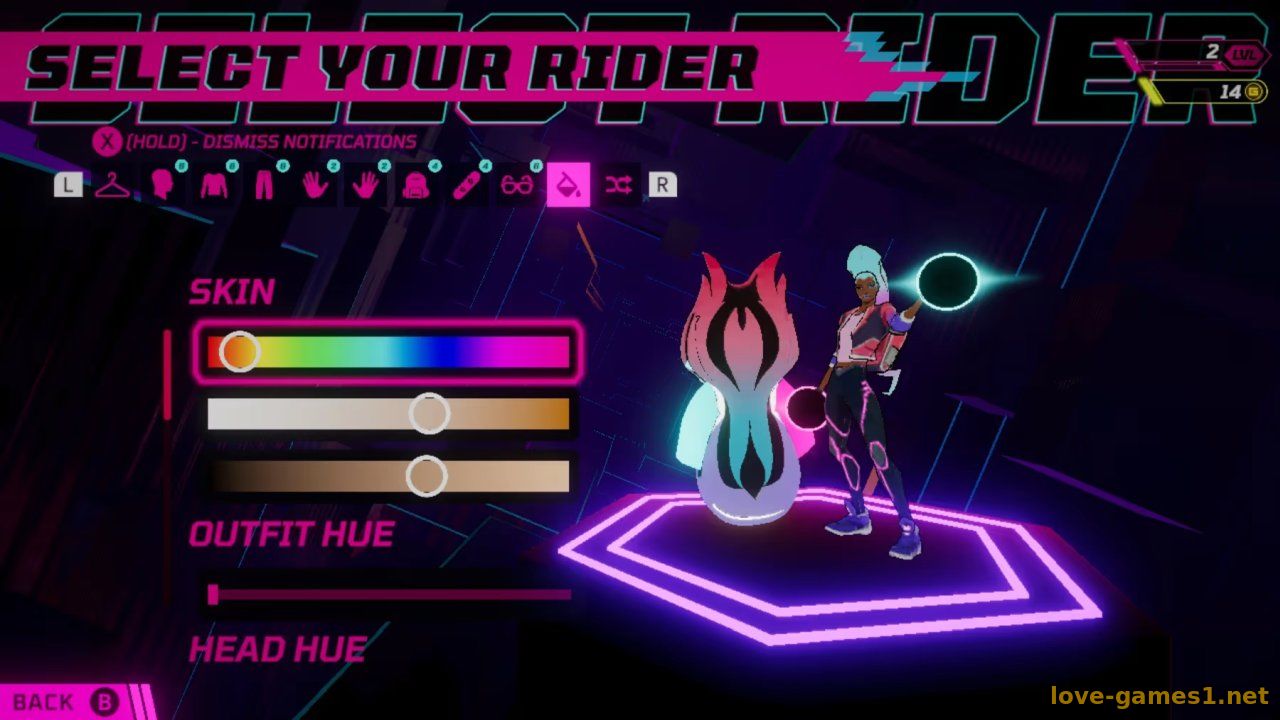
Task: Select the paint bucket colors tab
Action: (x=568, y=185)
